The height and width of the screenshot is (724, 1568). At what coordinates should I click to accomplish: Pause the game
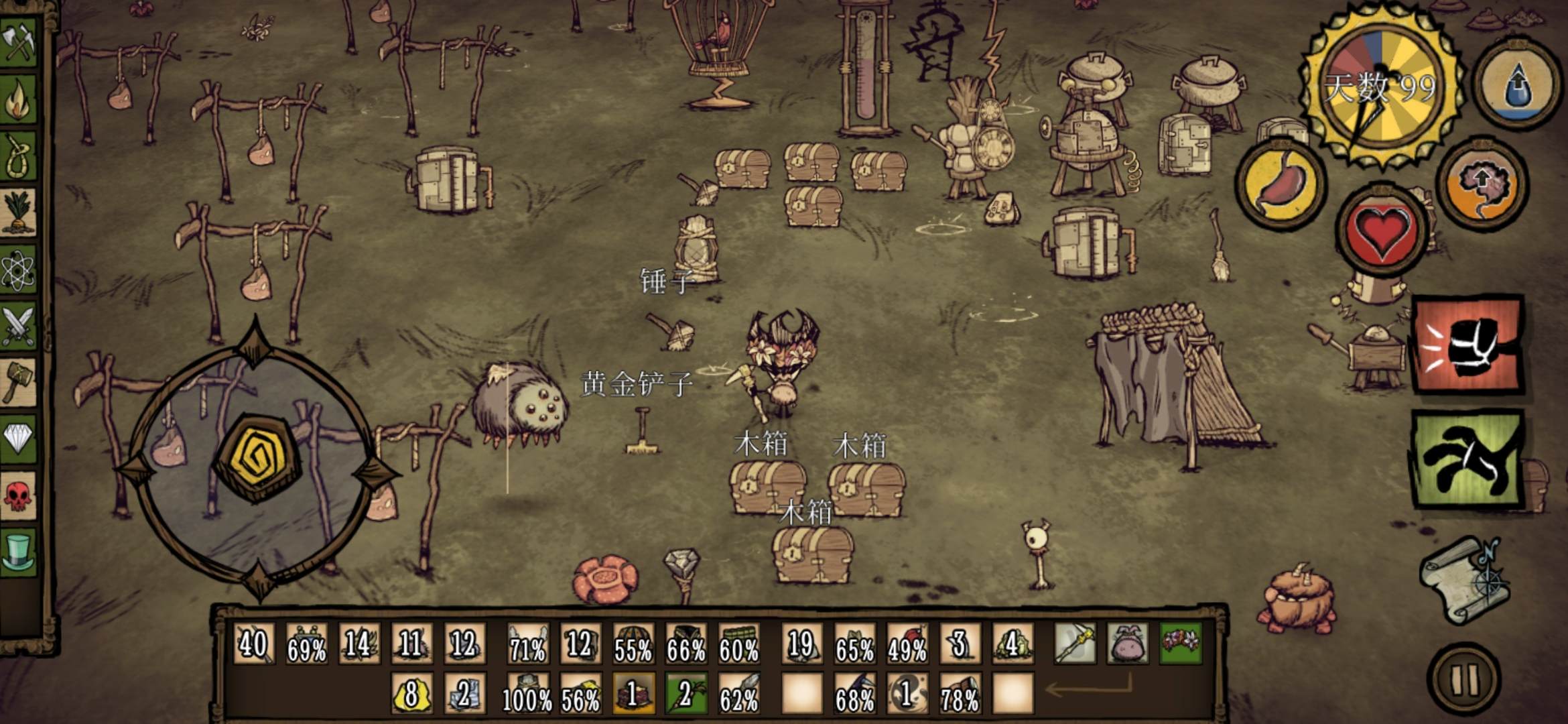[x=1463, y=680]
